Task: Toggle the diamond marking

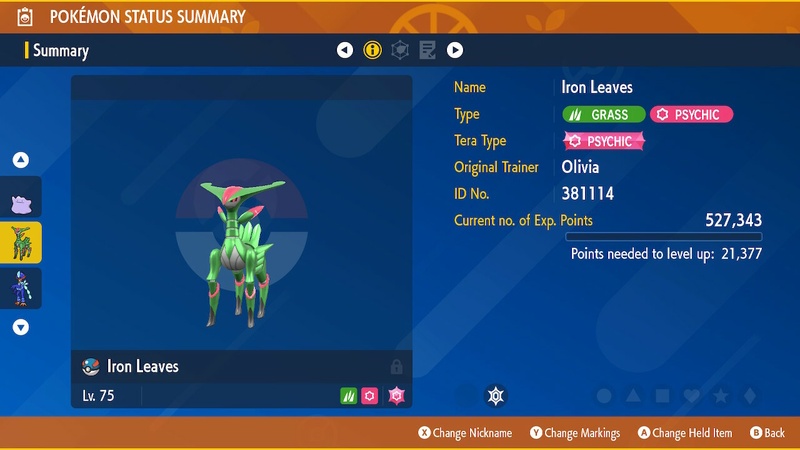Action: tap(750, 396)
